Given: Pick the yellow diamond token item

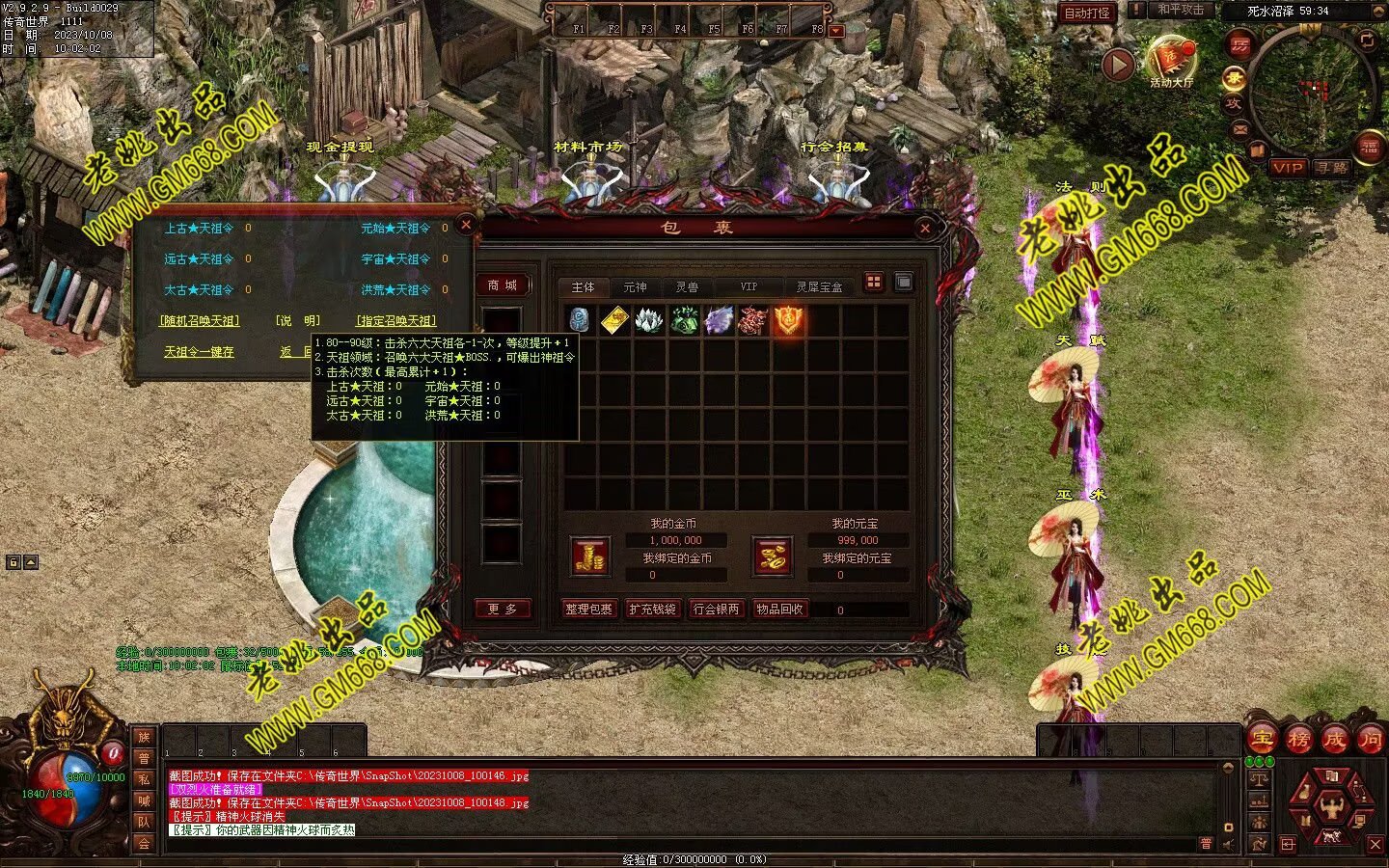Looking at the screenshot, I should coord(614,321).
